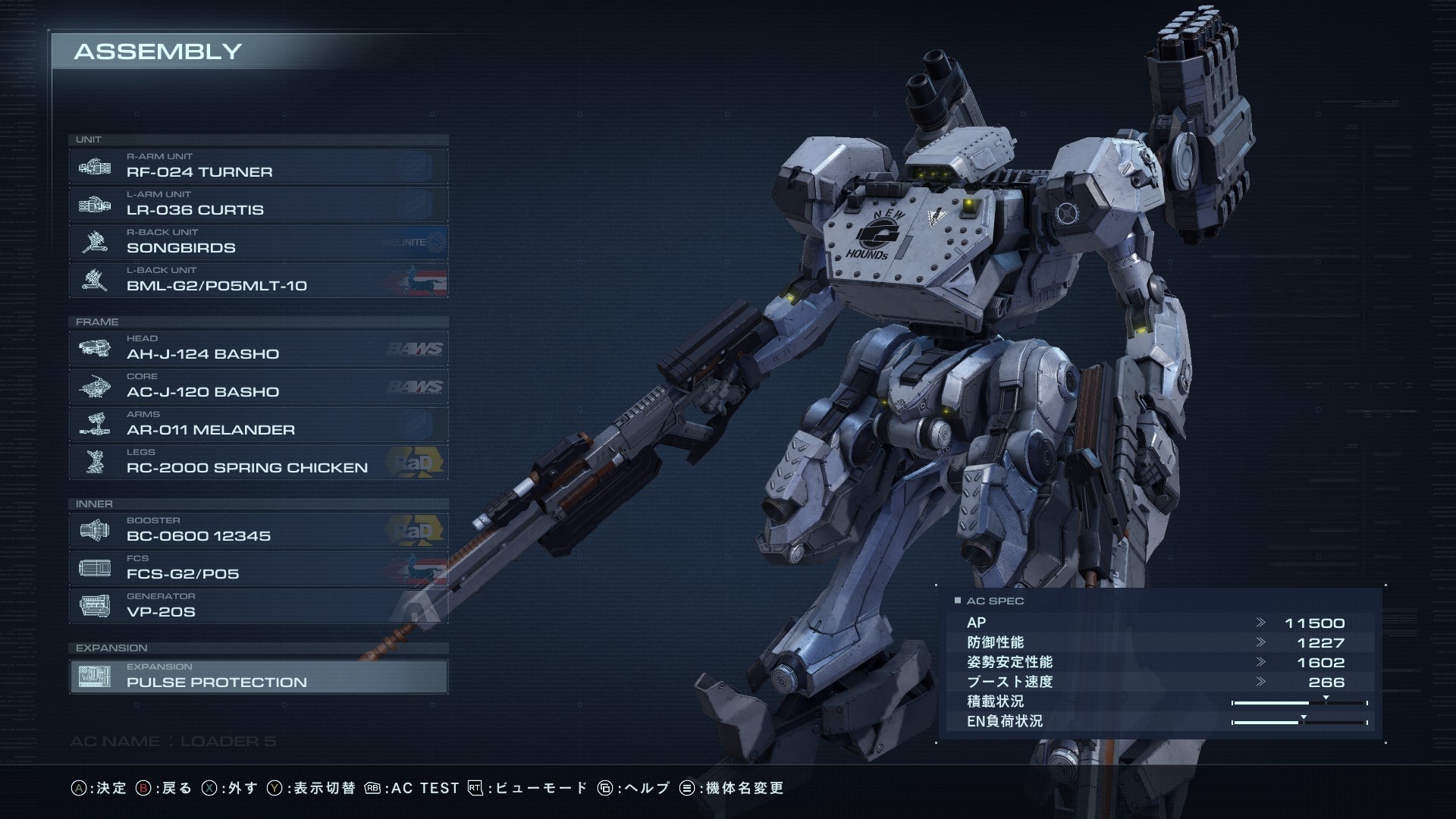Select the BML-G2/P05MLT-10 left back unit
1456x819 pixels.
tap(258, 280)
